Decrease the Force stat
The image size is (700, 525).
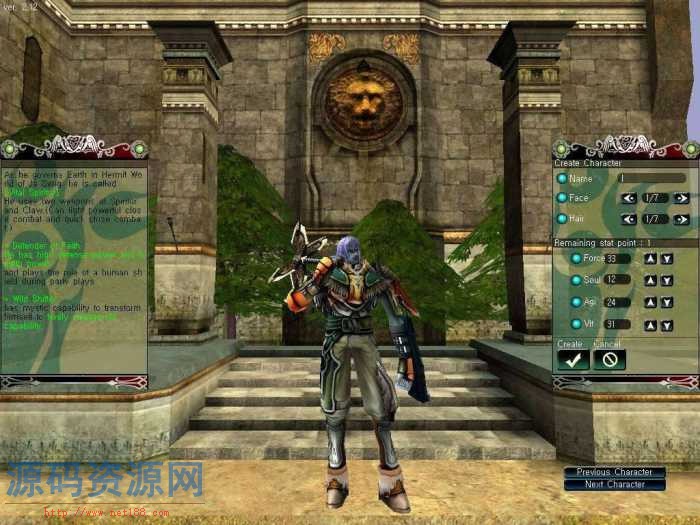pyautogui.click(x=666, y=259)
